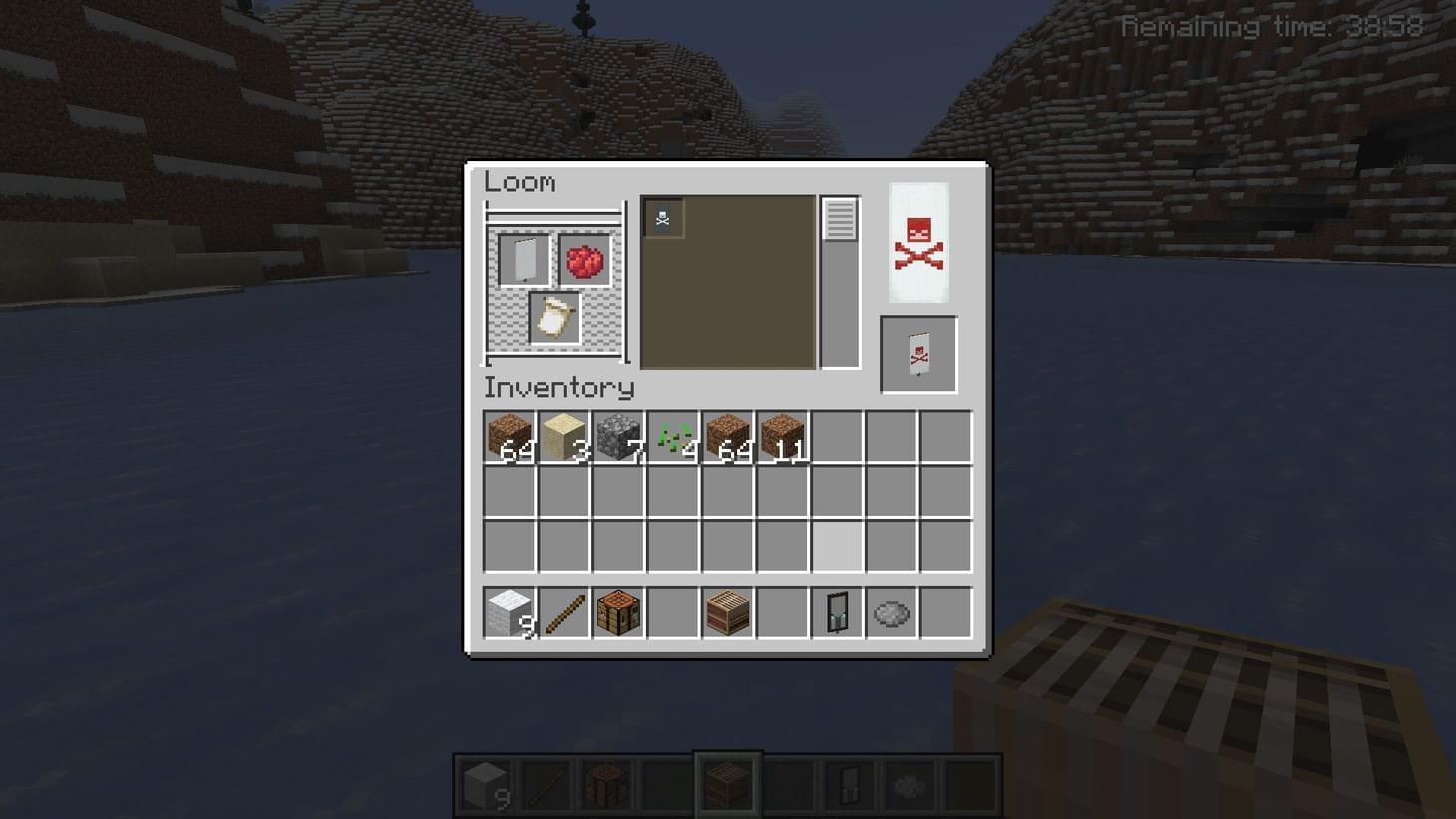Click the highlighted empty inventory slot
This screenshot has width=1456, height=819.
(837, 545)
